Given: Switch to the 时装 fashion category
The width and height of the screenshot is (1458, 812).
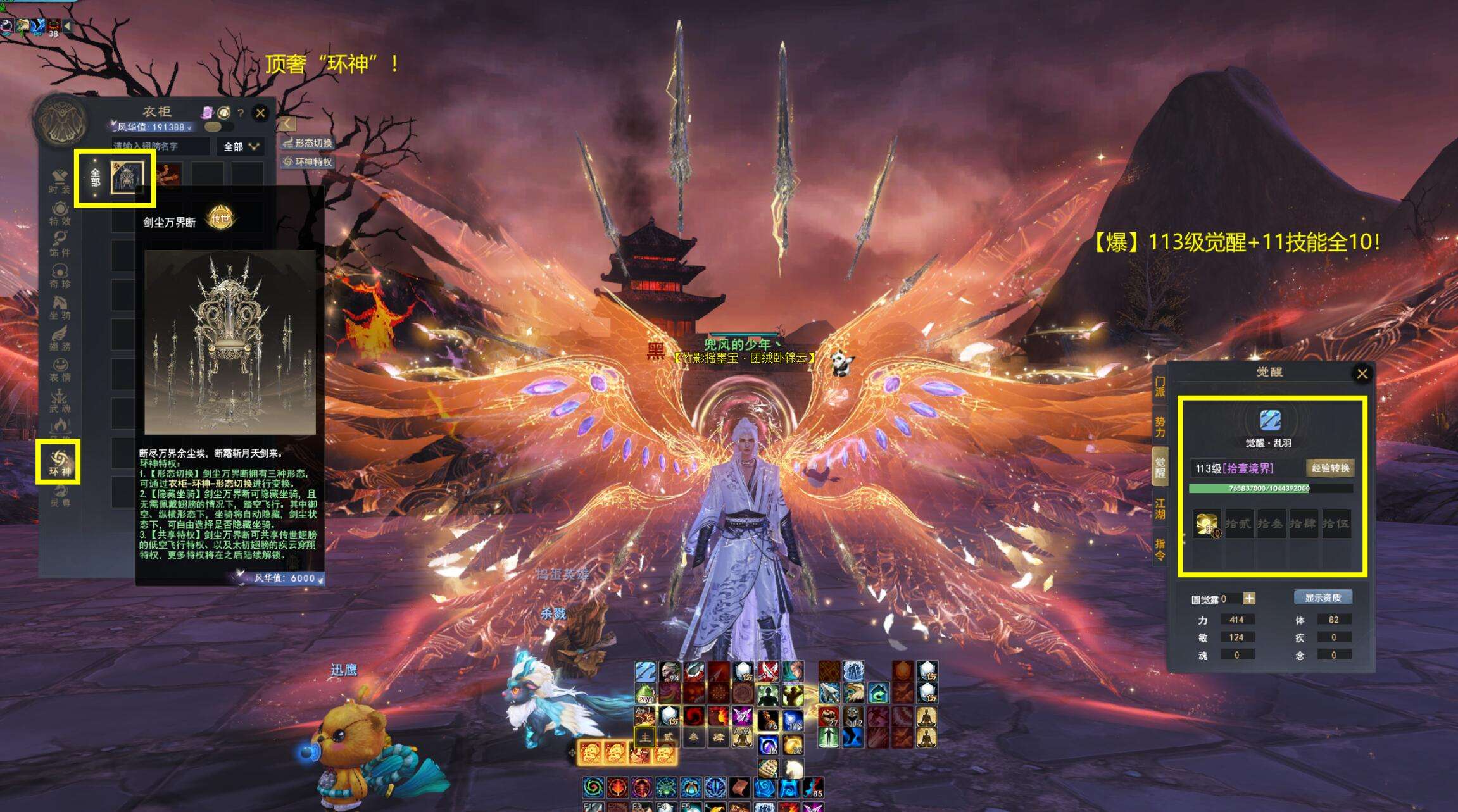Looking at the screenshot, I should [60, 182].
